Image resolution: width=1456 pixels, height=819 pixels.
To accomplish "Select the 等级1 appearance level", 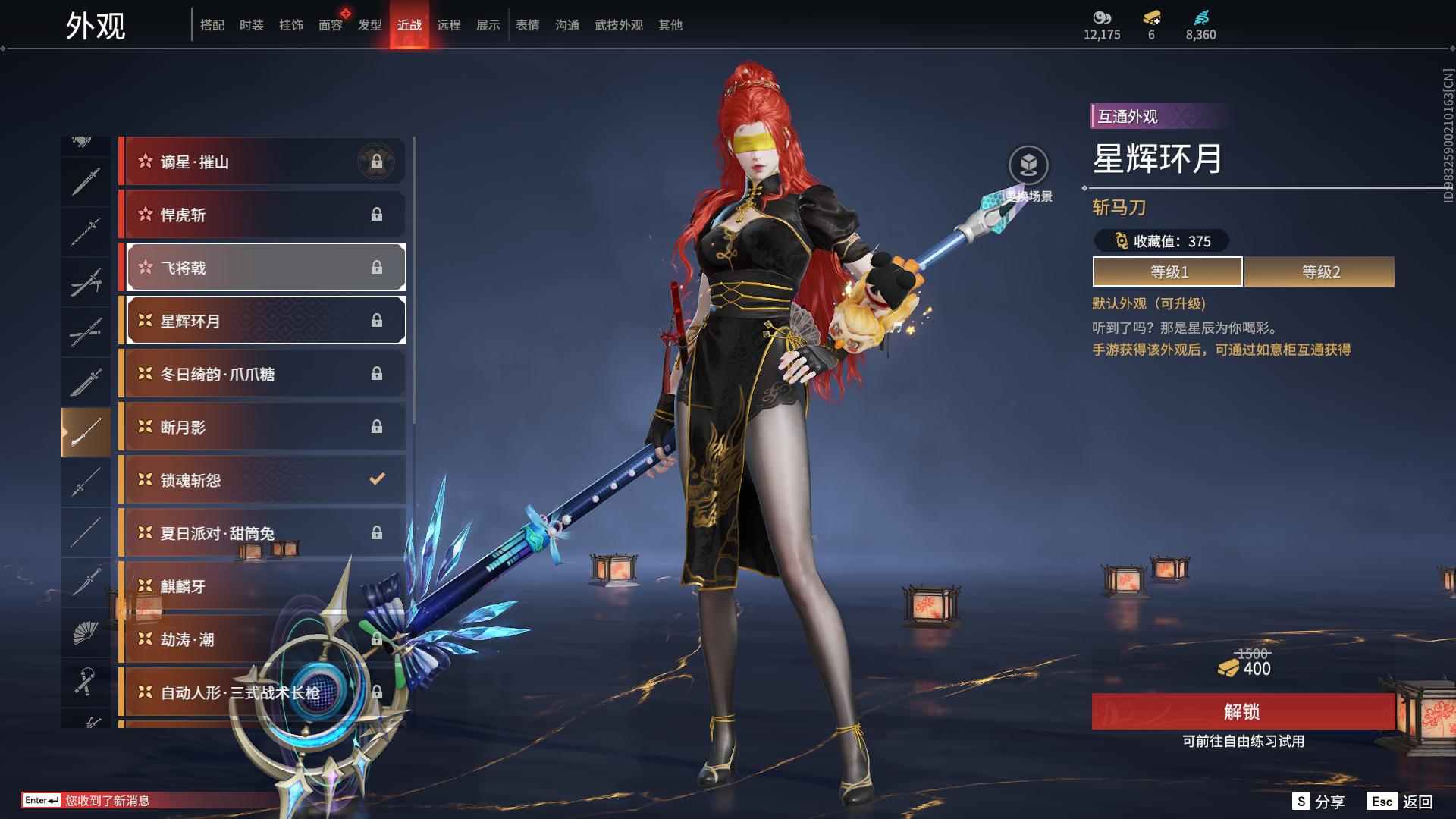I will coord(1168,271).
